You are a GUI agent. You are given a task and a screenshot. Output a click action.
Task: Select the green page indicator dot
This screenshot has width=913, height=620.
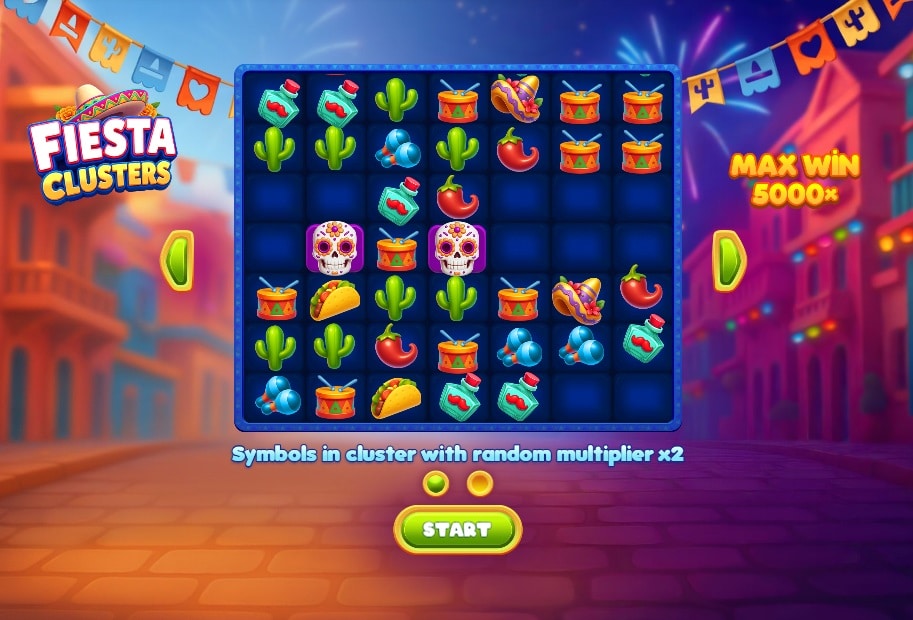436,484
